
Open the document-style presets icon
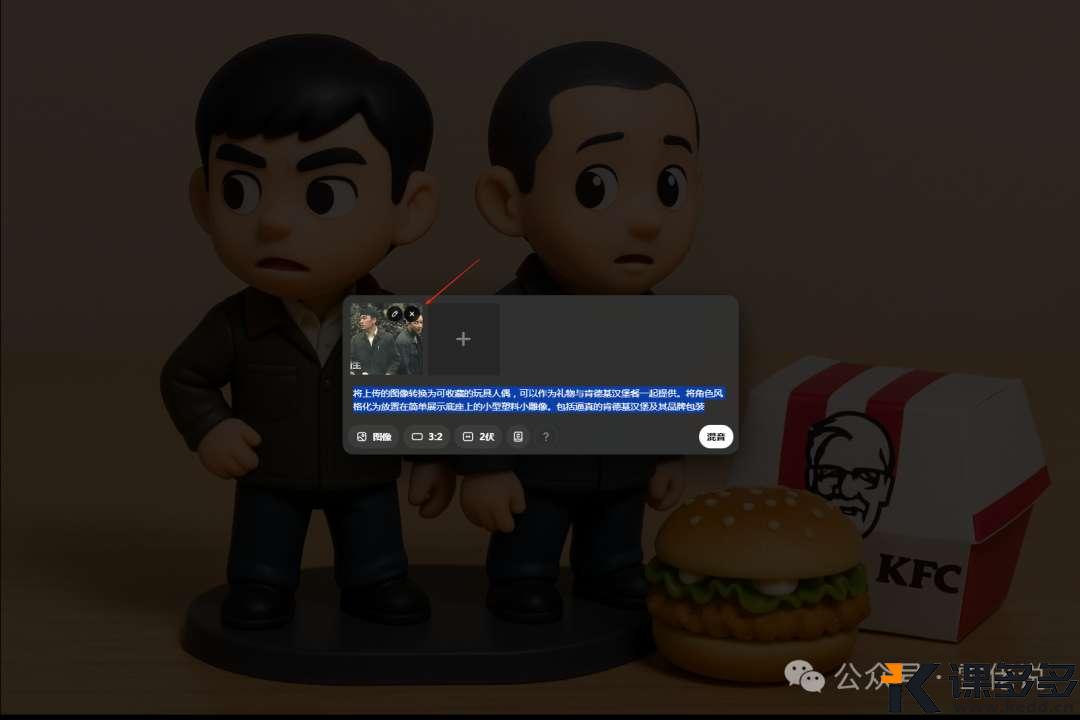pyautogui.click(x=518, y=437)
